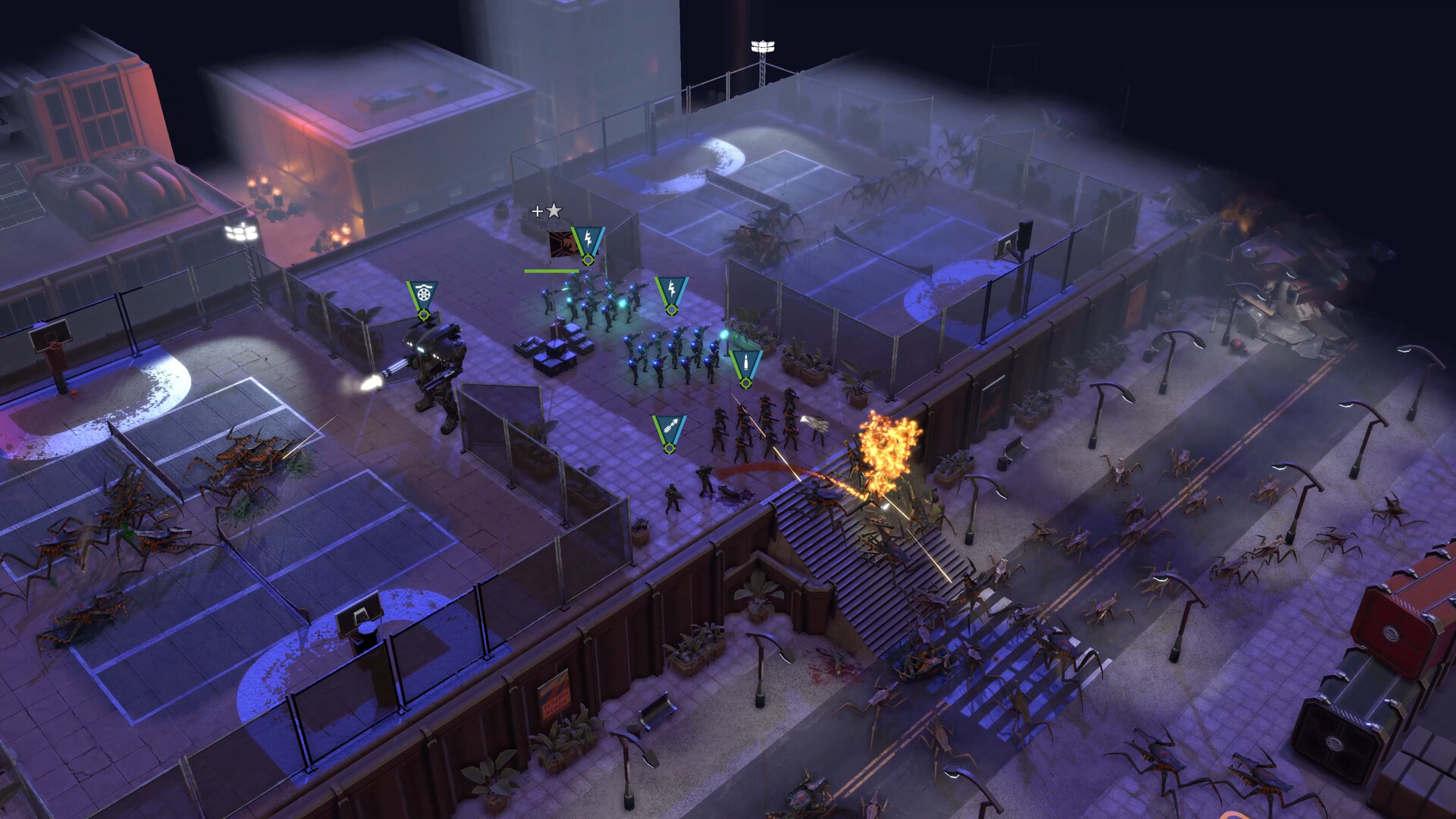Select the squad badge with the rocket icon

pyautogui.click(x=669, y=431)
